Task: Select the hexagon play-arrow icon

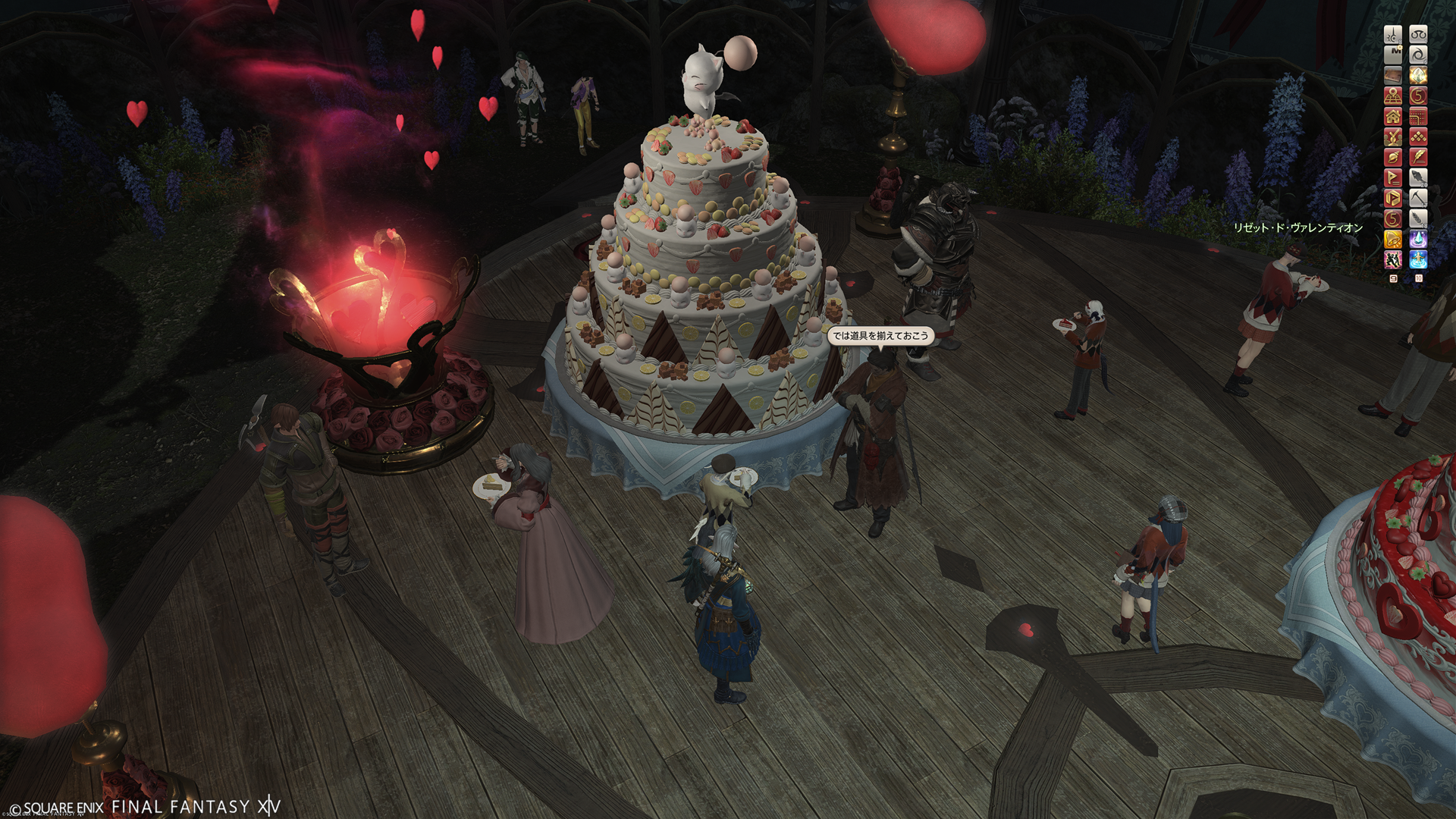Action: pyautogui.click(x=1393, y=198)
